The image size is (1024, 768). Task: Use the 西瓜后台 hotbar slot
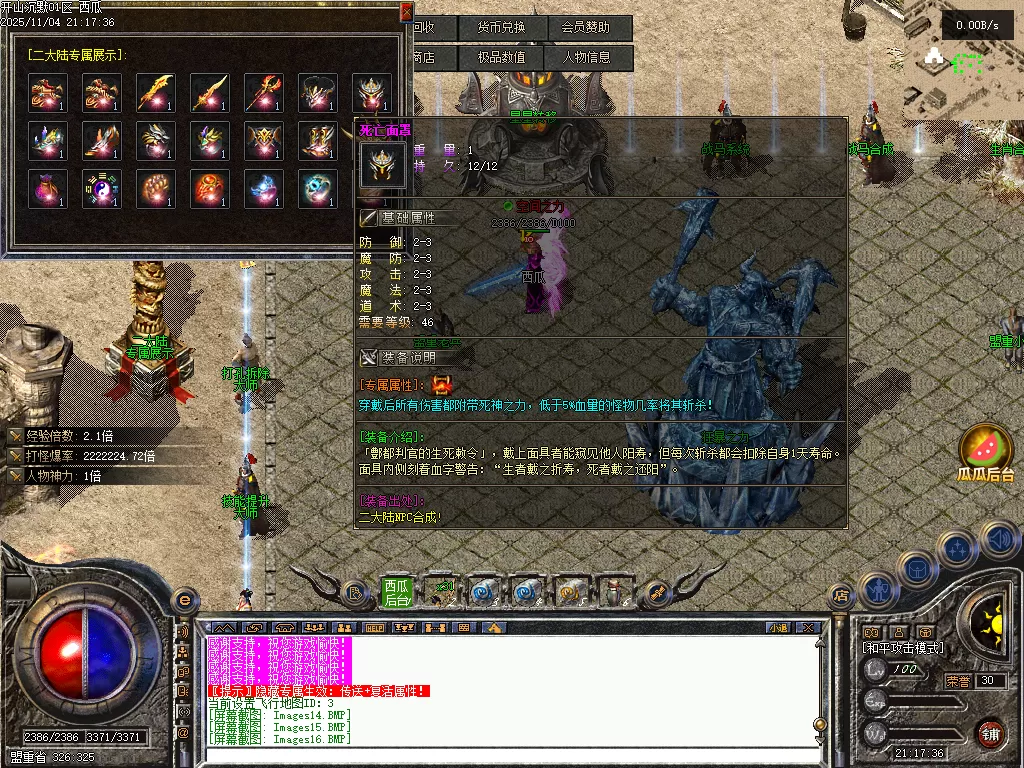pyautogui.click(x=397, y=592)
